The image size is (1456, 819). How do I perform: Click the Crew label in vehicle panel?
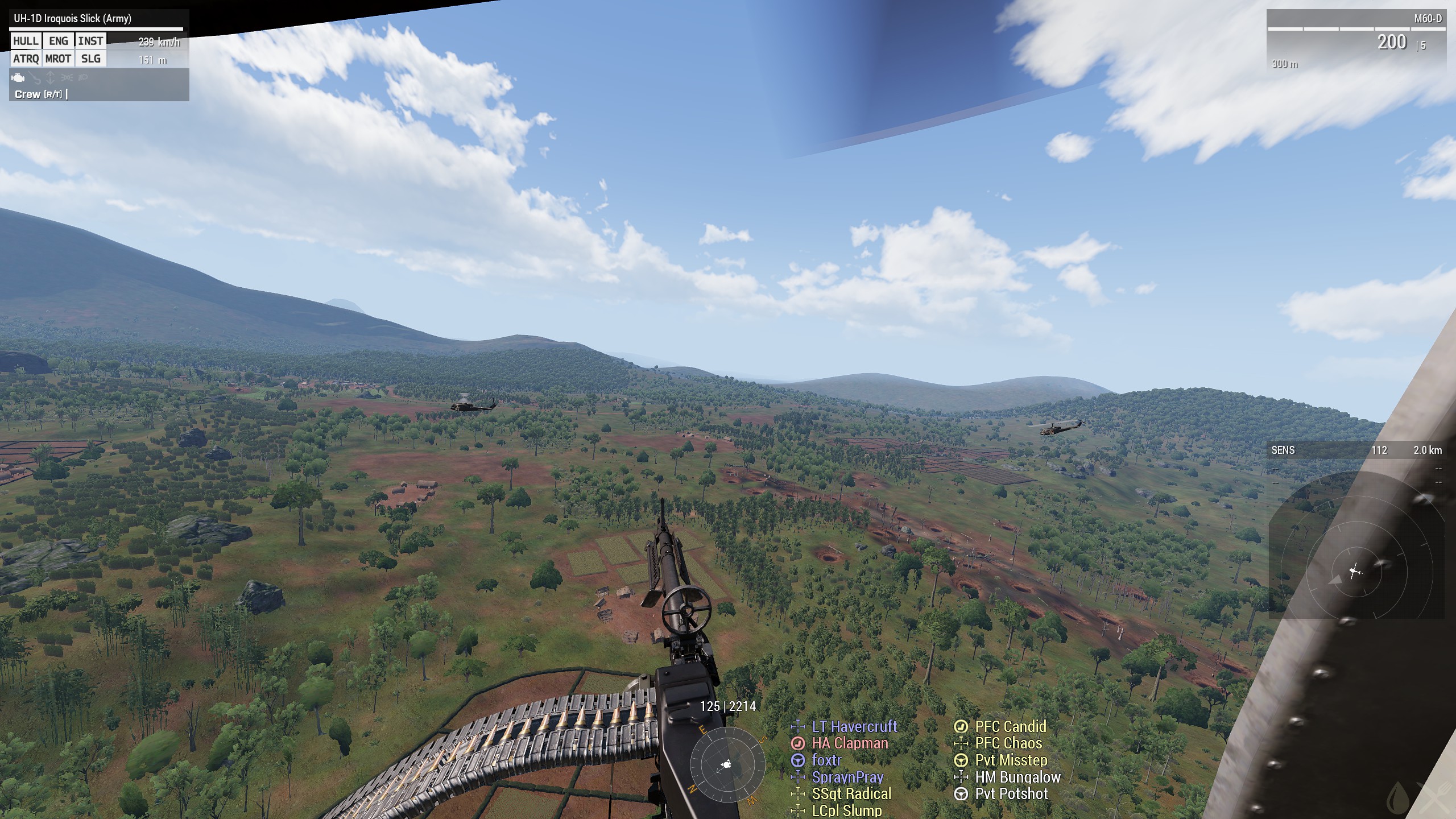pyautogui.click(x=28, y=94)
